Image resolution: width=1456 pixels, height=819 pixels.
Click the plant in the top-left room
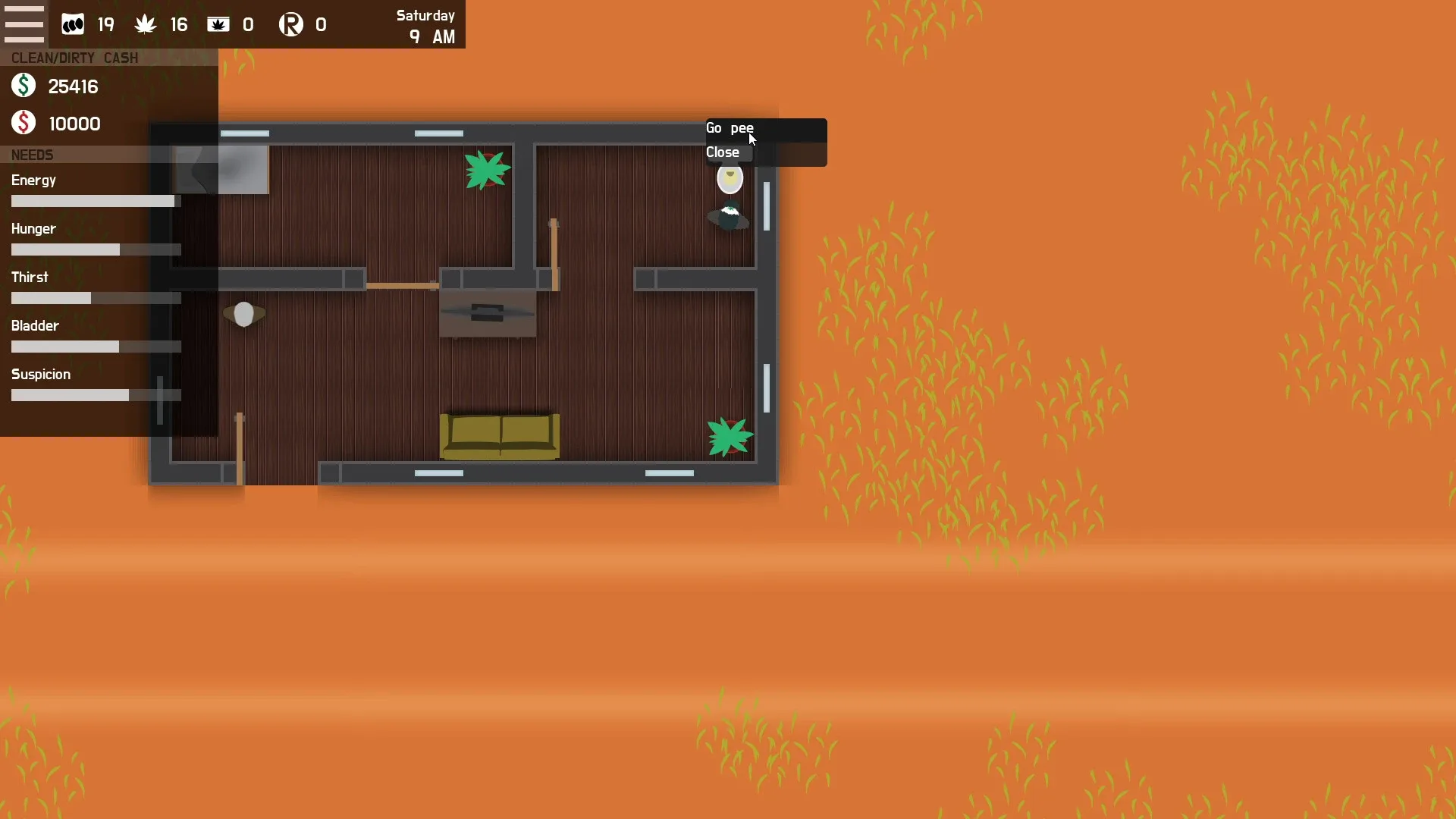tap(487, 168)
